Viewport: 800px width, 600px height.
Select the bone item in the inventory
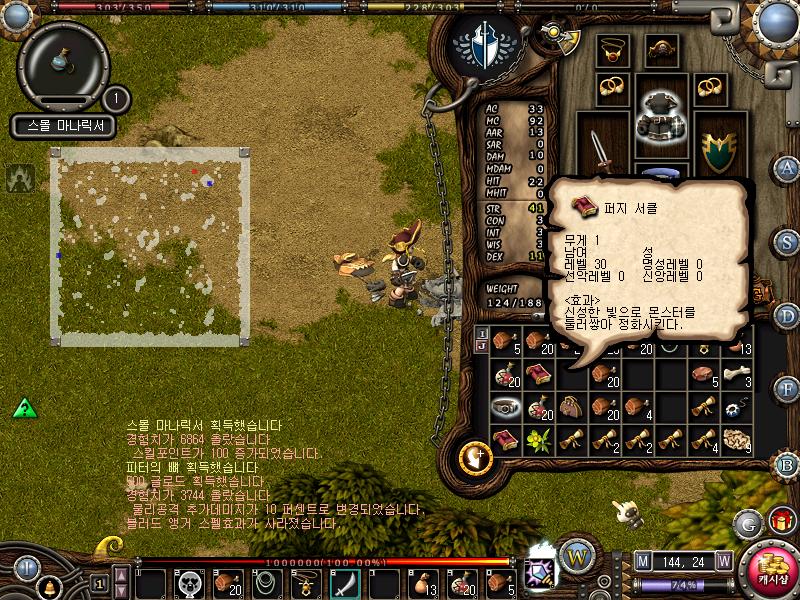coord(738,375)
